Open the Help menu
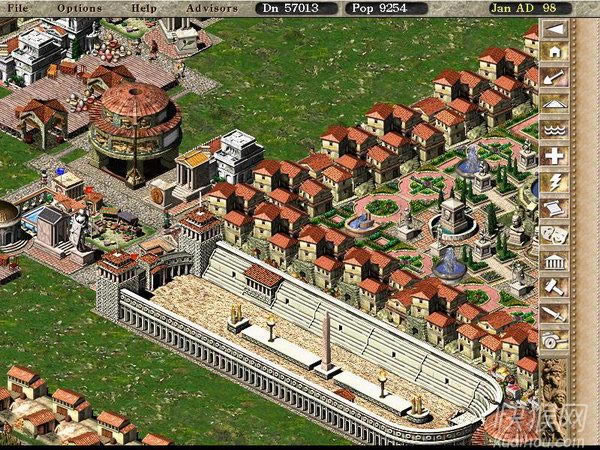Screen dimensions: 600x450 click(145, 8)
